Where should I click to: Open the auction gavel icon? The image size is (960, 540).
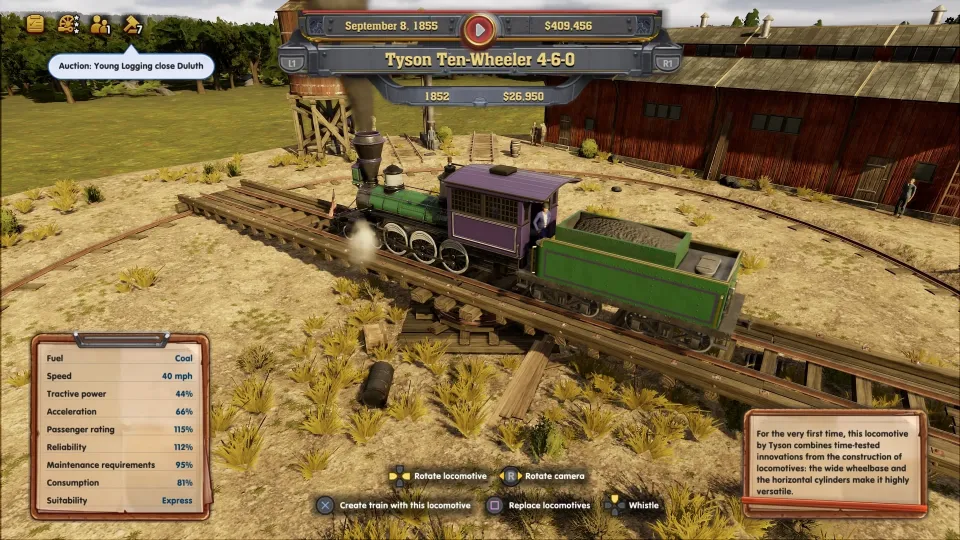pyautogui.click(x=132, y=24)
